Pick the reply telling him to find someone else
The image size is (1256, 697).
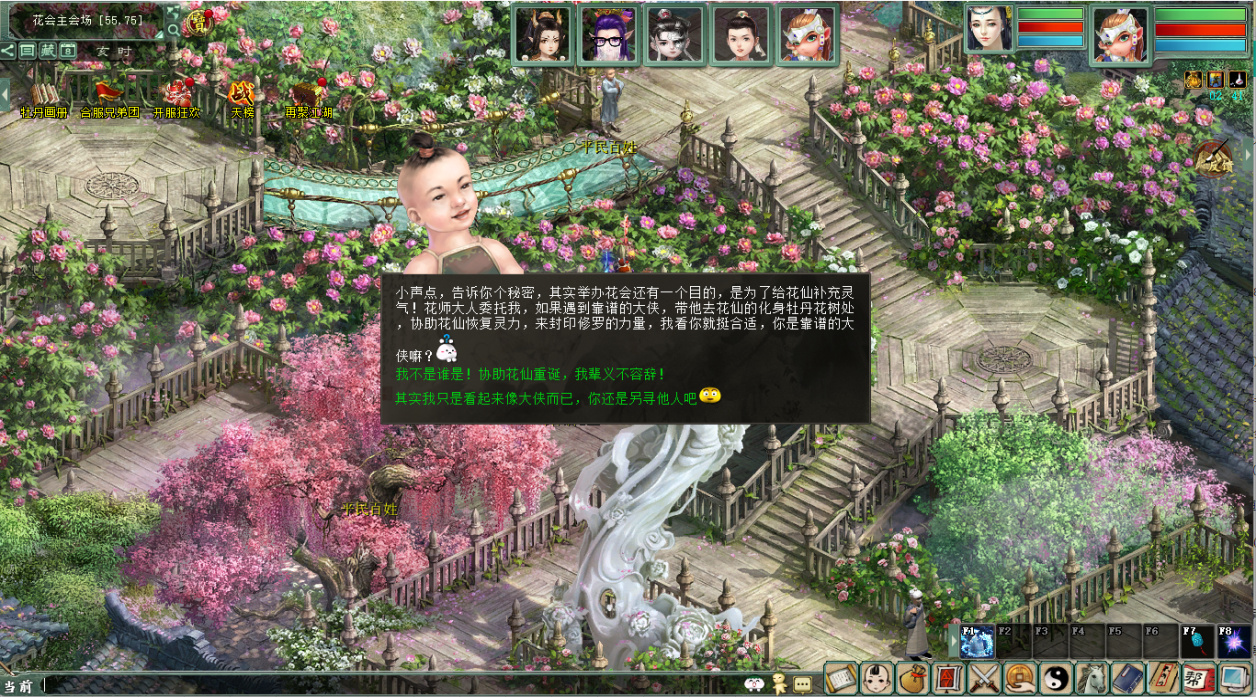(x=545, y=397)
